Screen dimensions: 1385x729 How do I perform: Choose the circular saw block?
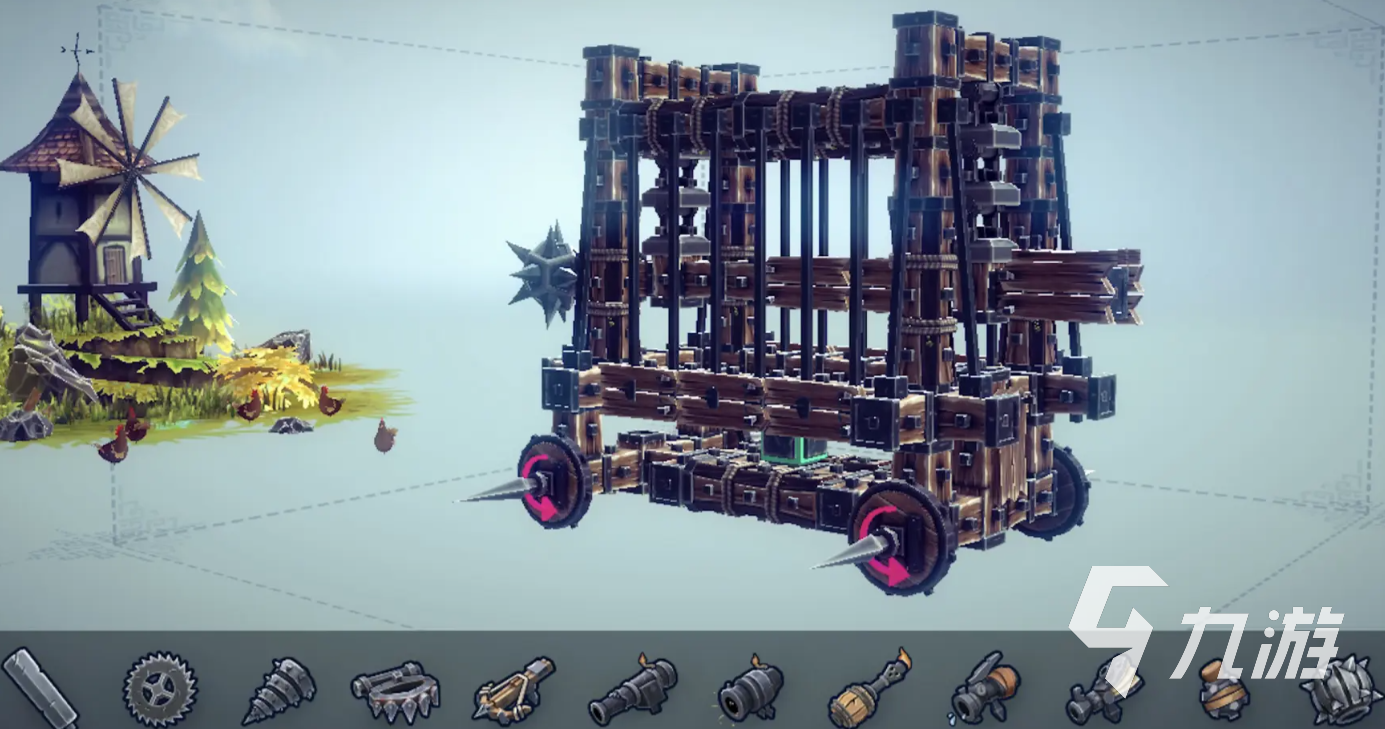coord(160,689)
